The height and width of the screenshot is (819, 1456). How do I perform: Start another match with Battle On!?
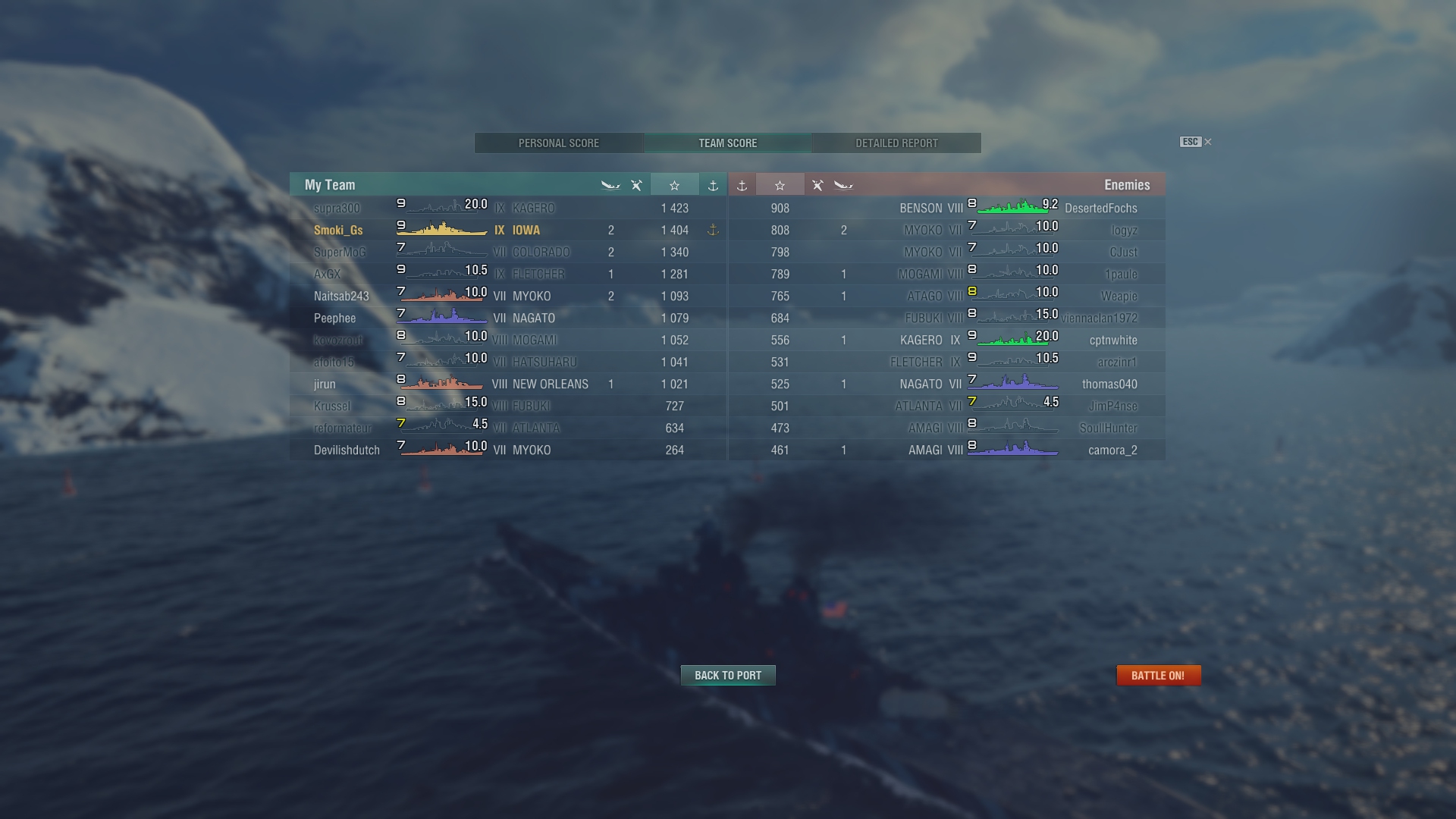tap(1158, 676)
